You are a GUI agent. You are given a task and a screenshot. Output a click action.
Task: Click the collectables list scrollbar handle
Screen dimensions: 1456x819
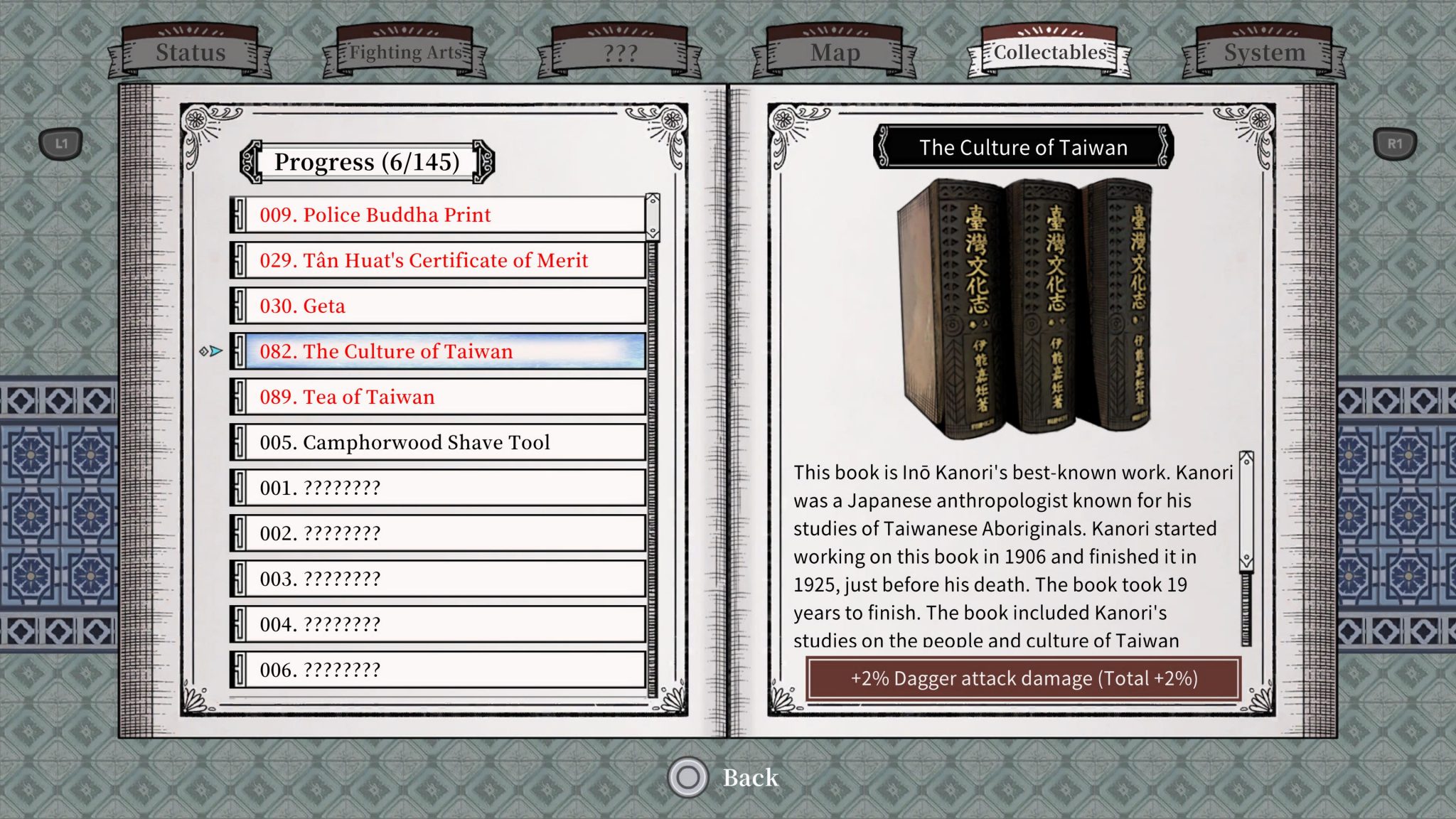[652, 216]
